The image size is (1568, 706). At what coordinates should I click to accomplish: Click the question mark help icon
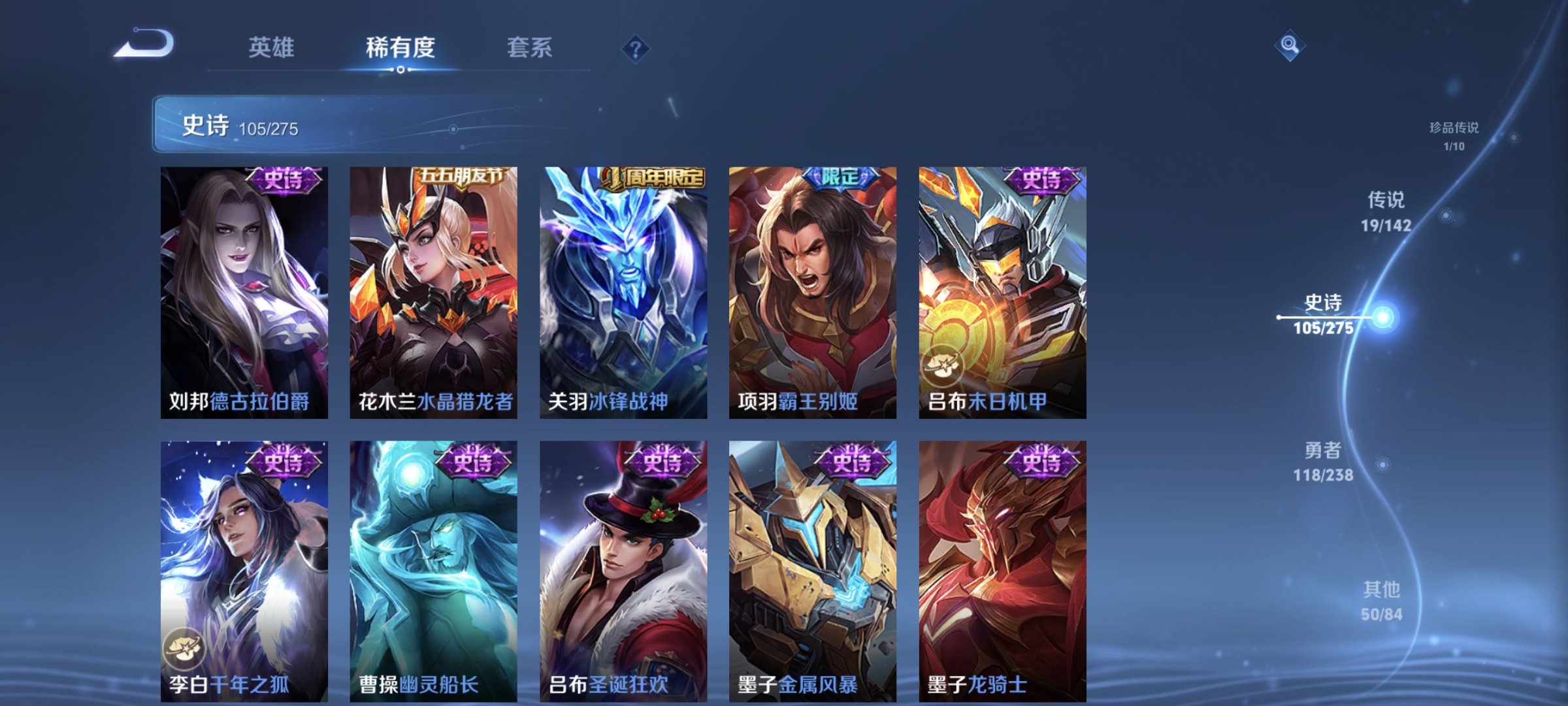(x=635, y=48)
